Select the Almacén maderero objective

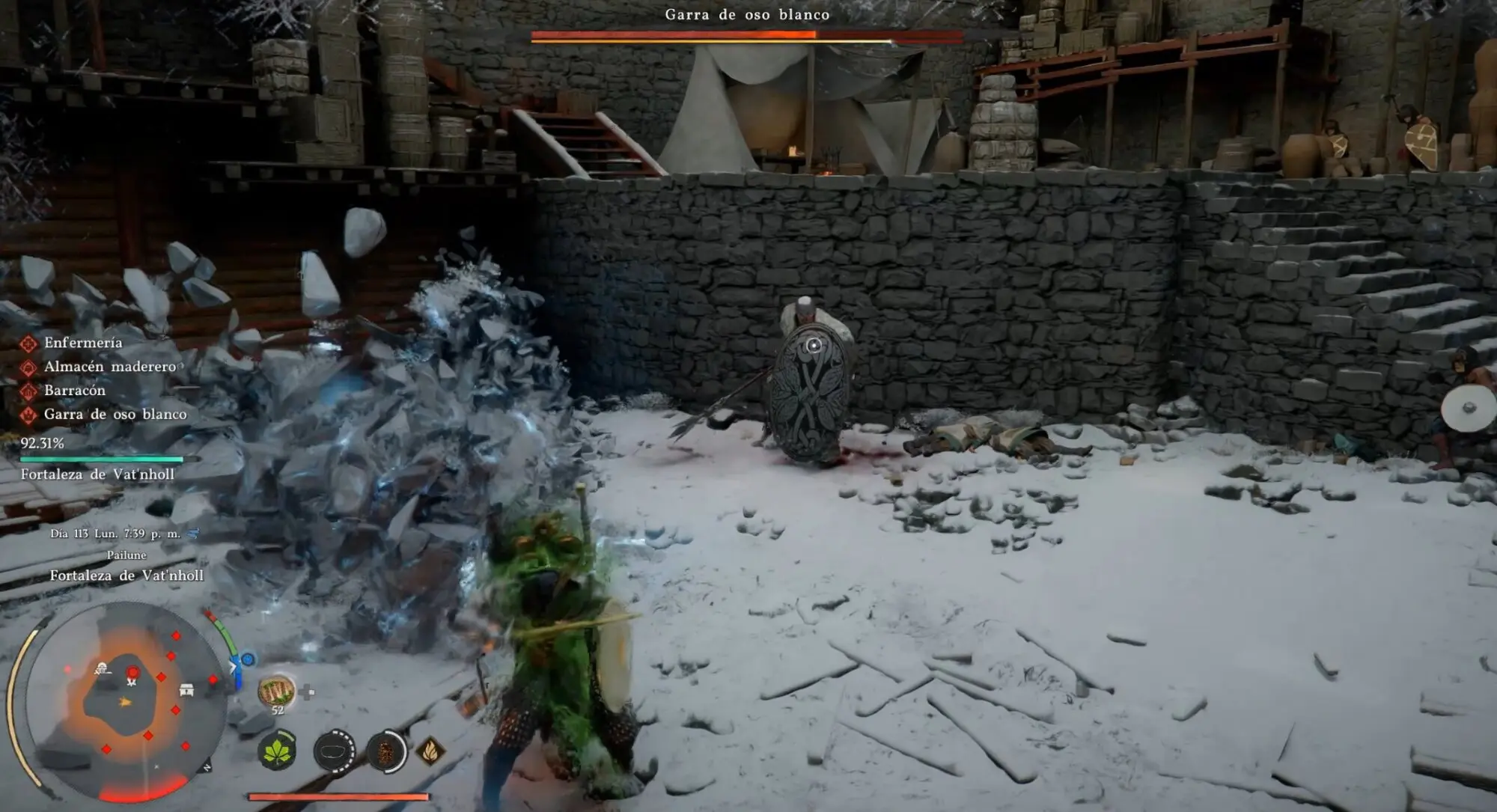109,367
